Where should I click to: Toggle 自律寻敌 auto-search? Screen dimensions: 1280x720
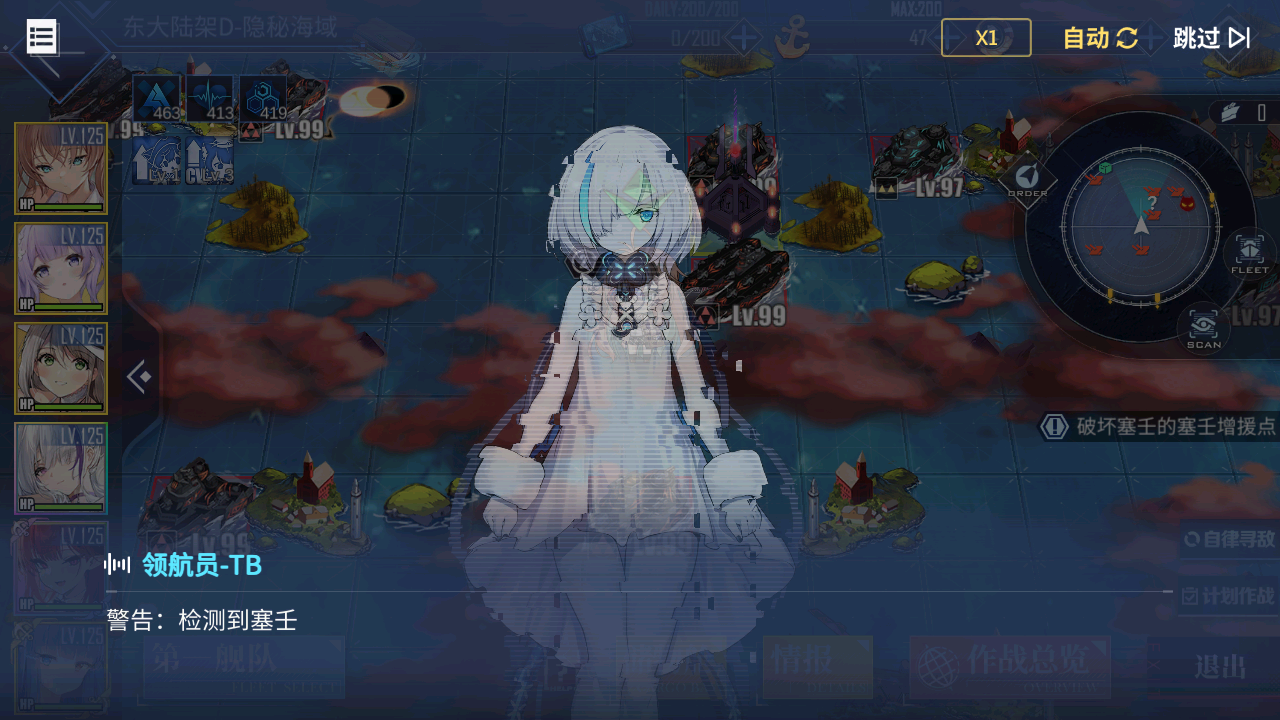coord(1229,539)
